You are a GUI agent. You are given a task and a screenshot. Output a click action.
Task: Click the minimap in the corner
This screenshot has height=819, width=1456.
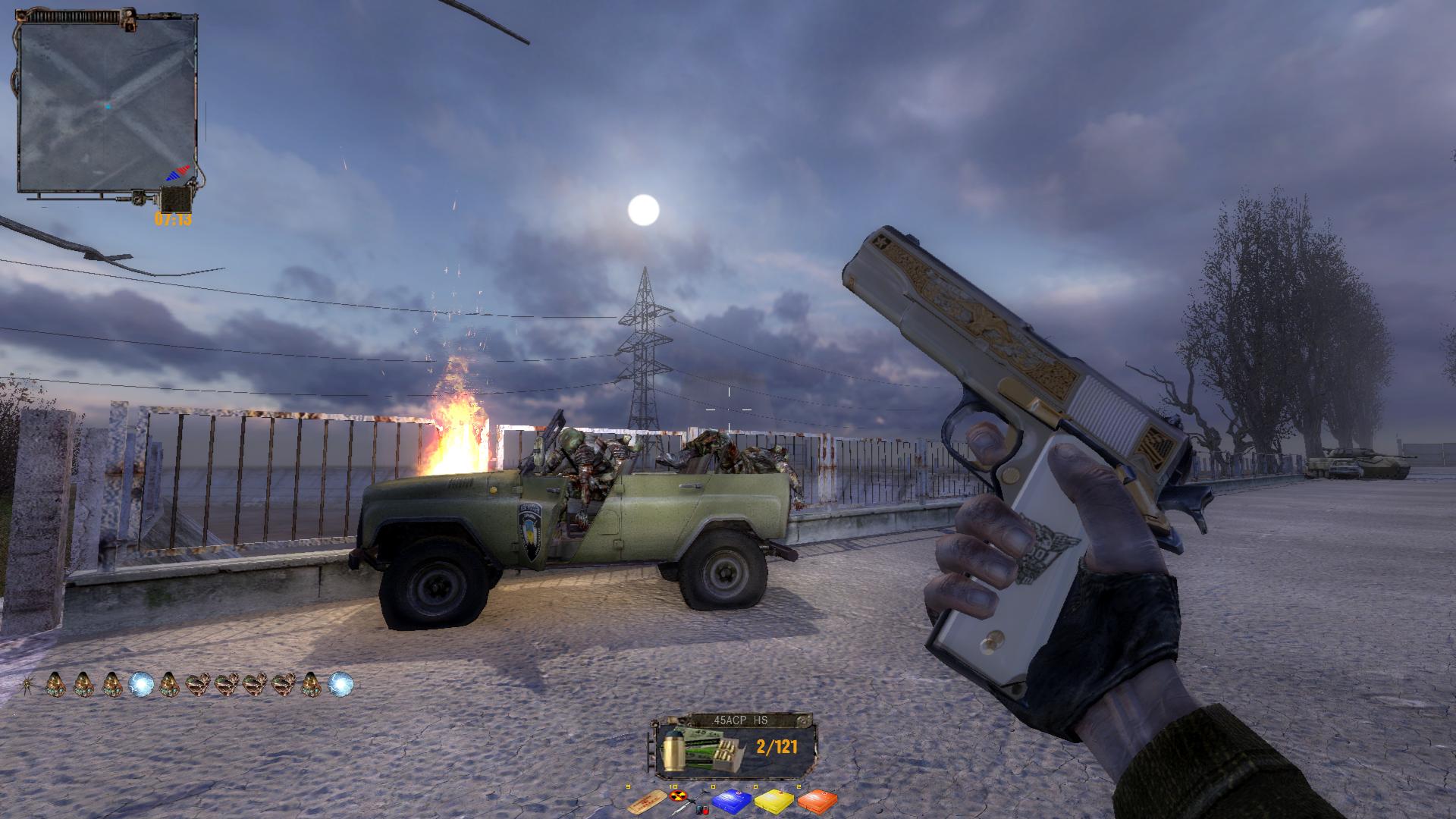[106, 105]
